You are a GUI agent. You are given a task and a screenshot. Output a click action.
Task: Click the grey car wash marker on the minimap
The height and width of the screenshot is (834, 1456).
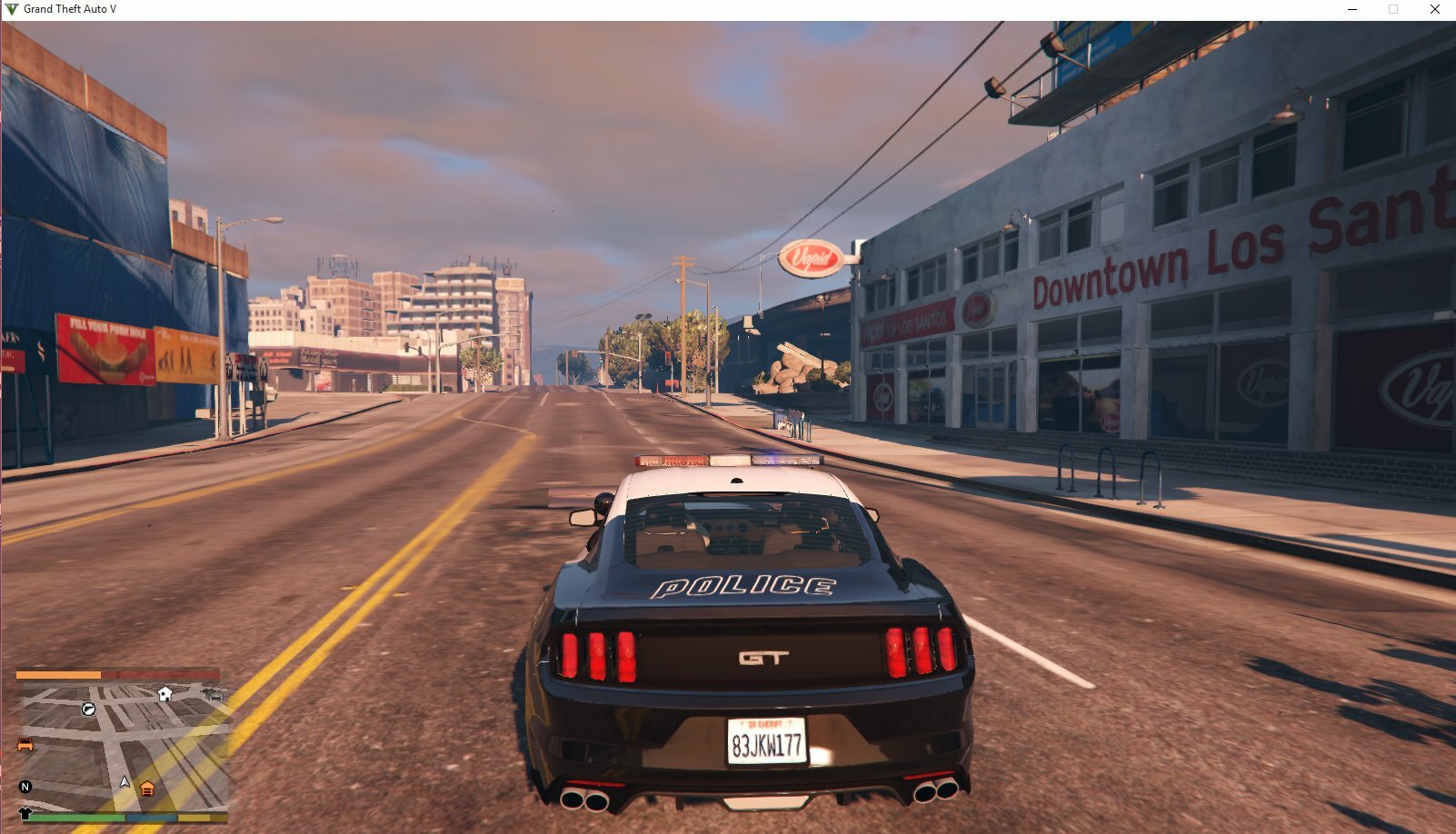point(214,695)
